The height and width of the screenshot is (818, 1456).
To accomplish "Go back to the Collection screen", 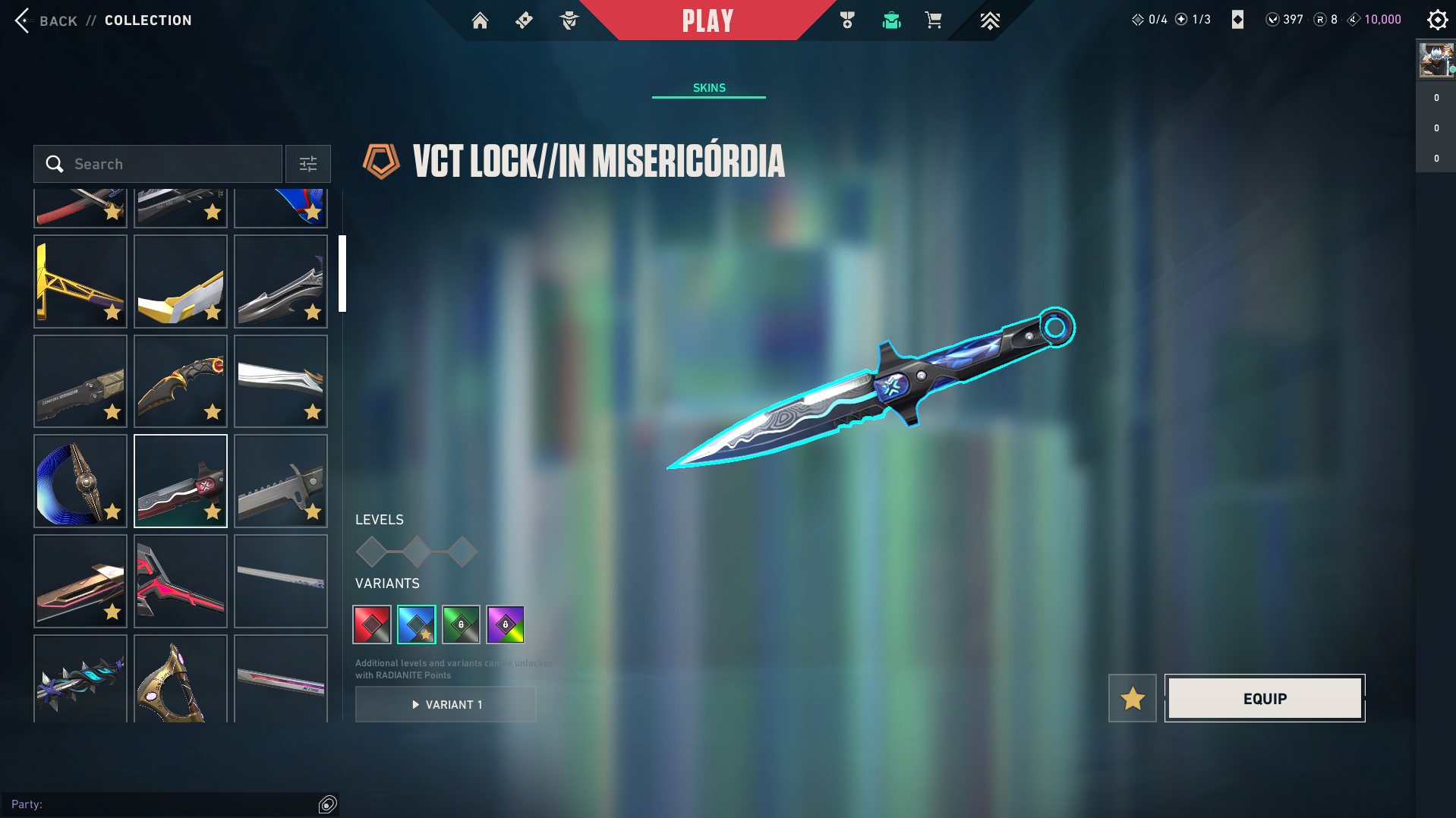I will click(46, 20).
